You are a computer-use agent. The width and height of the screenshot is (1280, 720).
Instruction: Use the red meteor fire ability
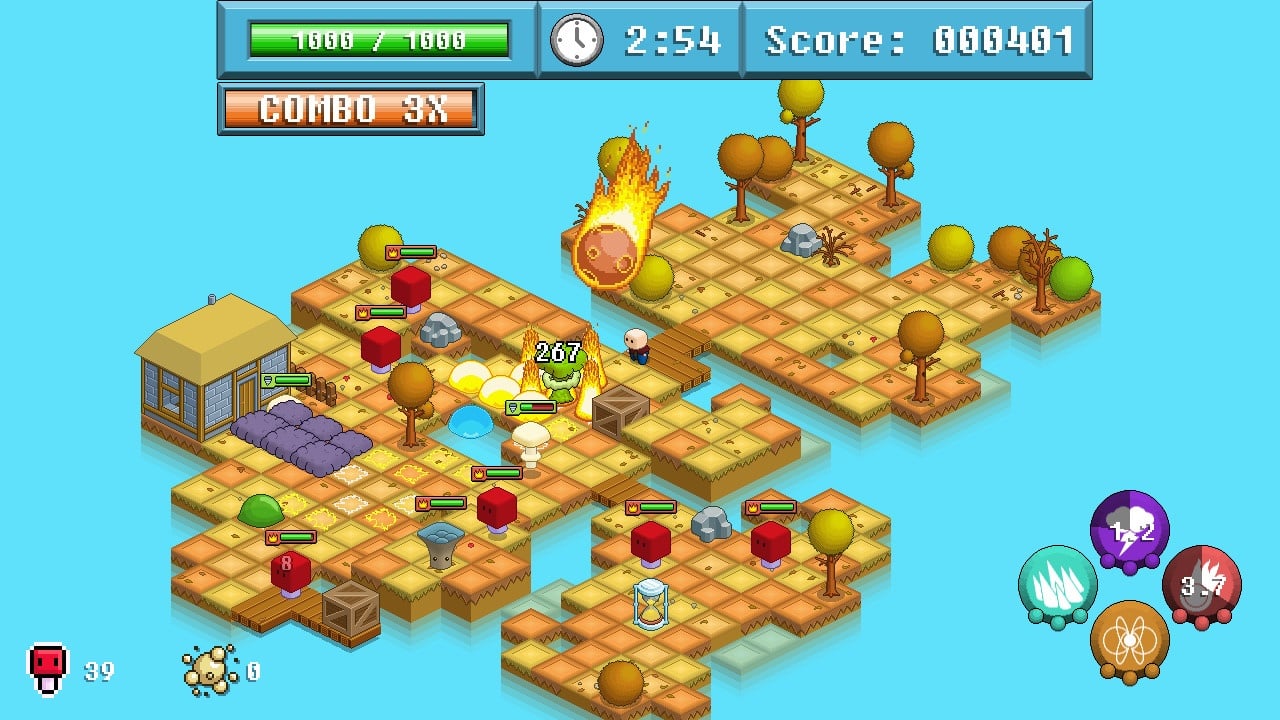(x=1201, y=585)
